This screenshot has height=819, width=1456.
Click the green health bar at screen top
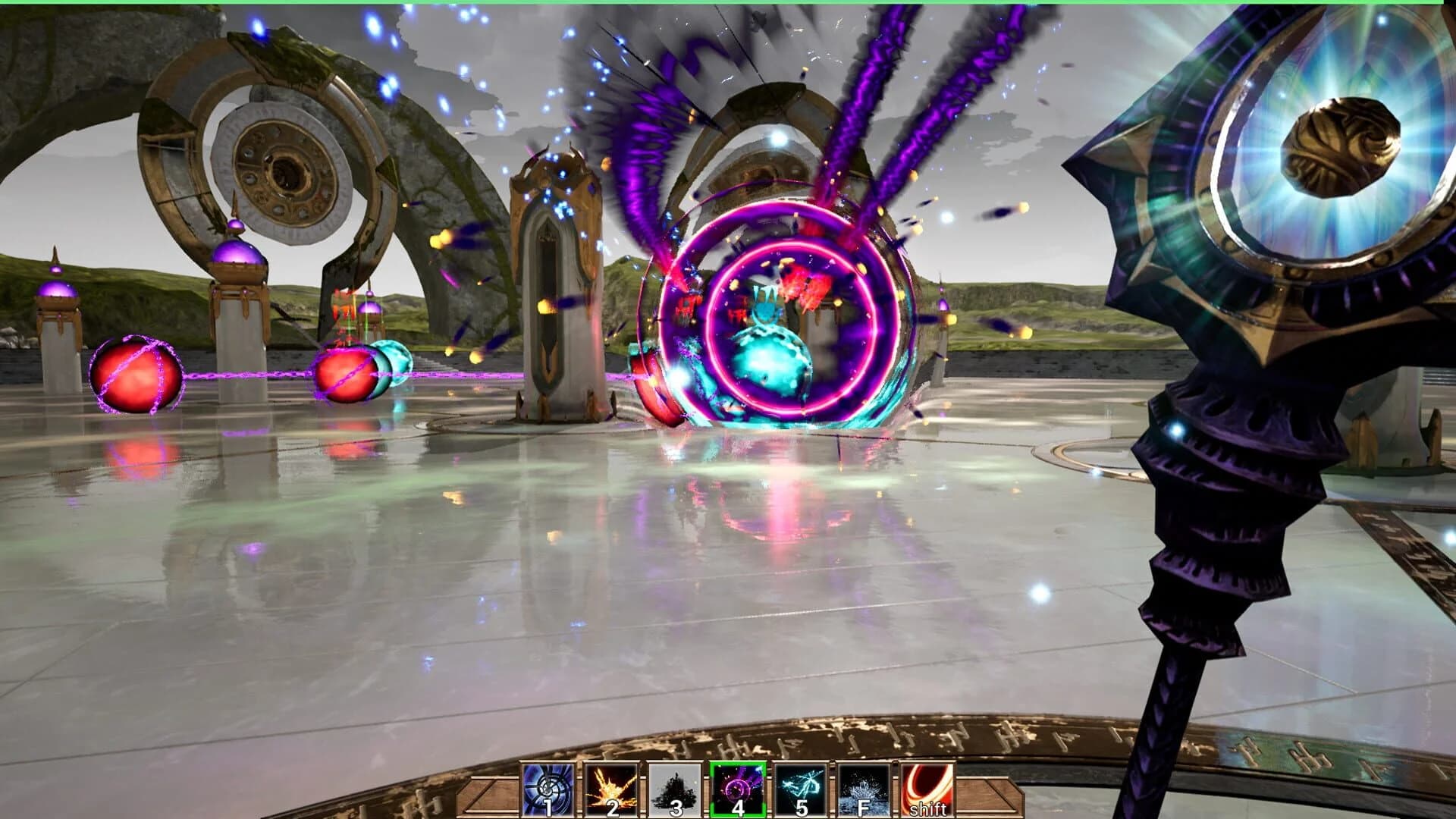(728, 3)
